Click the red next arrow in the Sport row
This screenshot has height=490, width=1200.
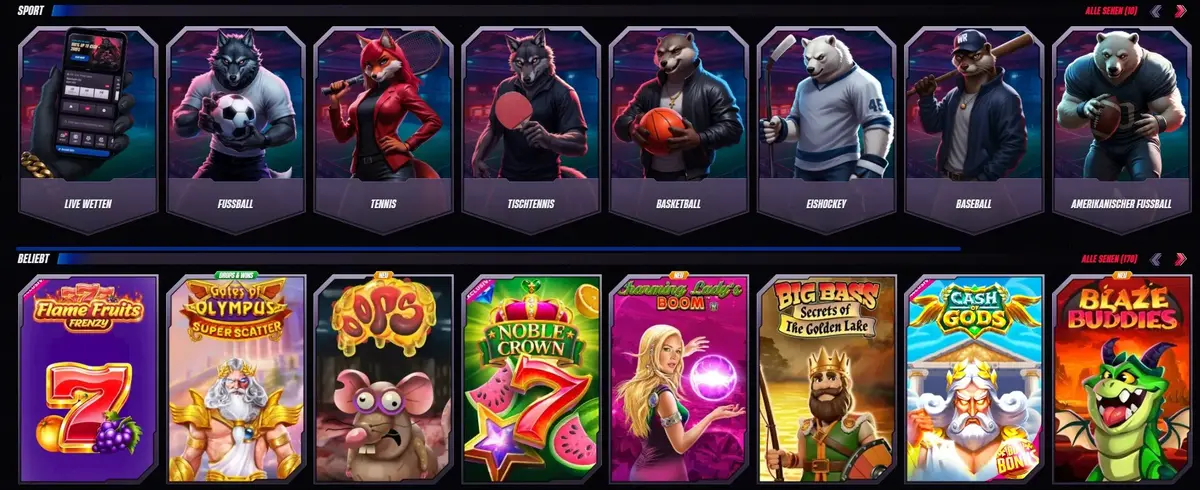pos(1181,12)
